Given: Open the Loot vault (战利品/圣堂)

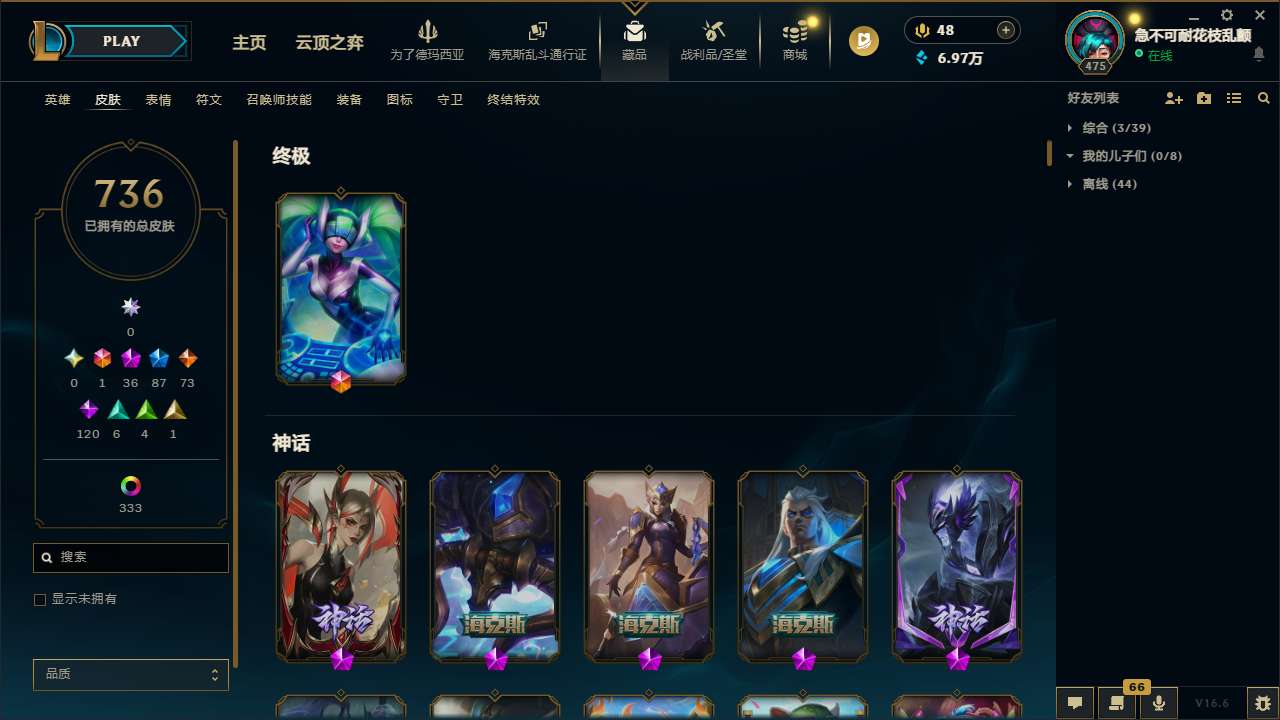Looking at the screenshot, I should click(x=713, y=40).
